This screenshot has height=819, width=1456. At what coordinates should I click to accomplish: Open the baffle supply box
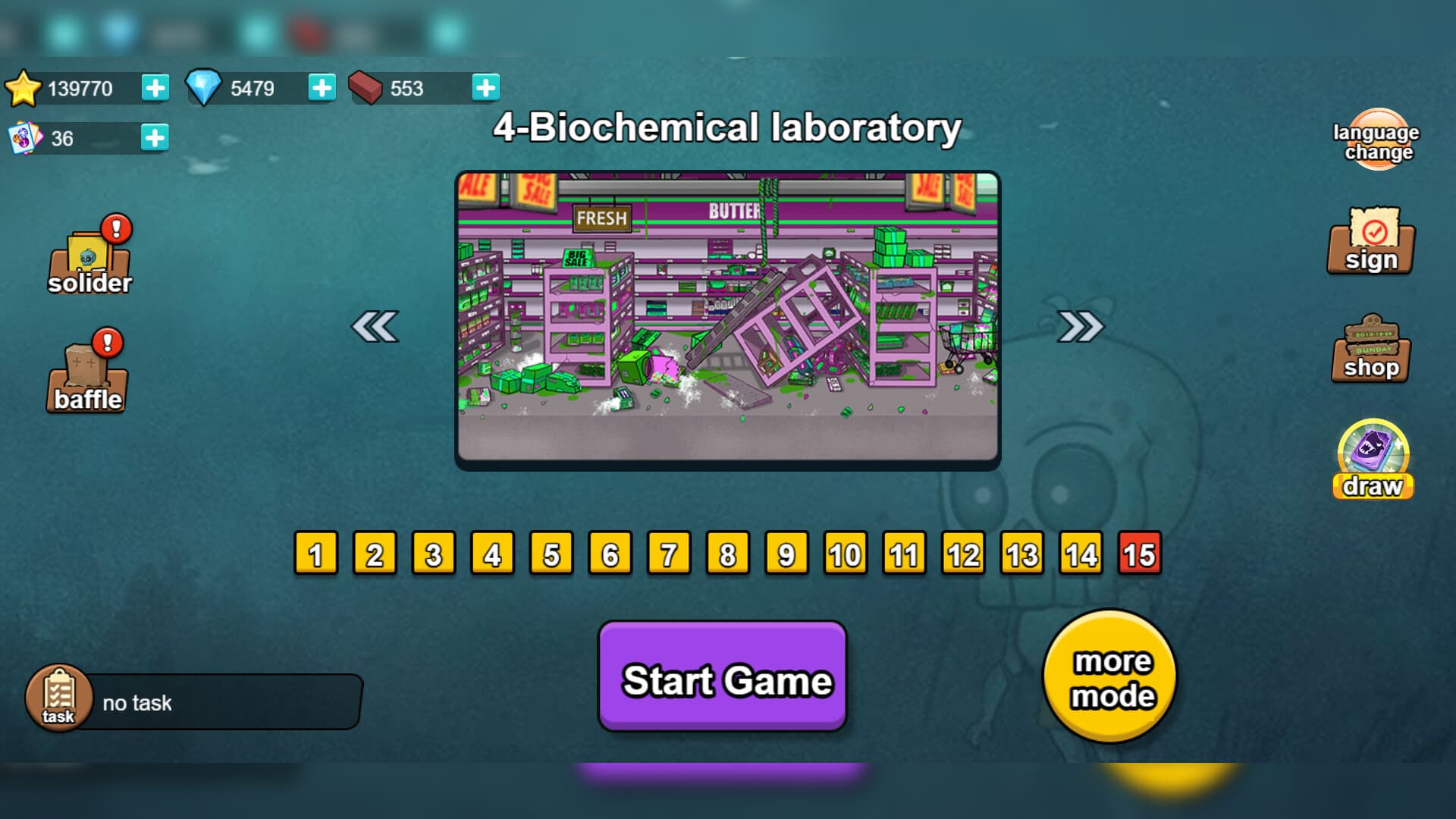(x=86, y=372)
